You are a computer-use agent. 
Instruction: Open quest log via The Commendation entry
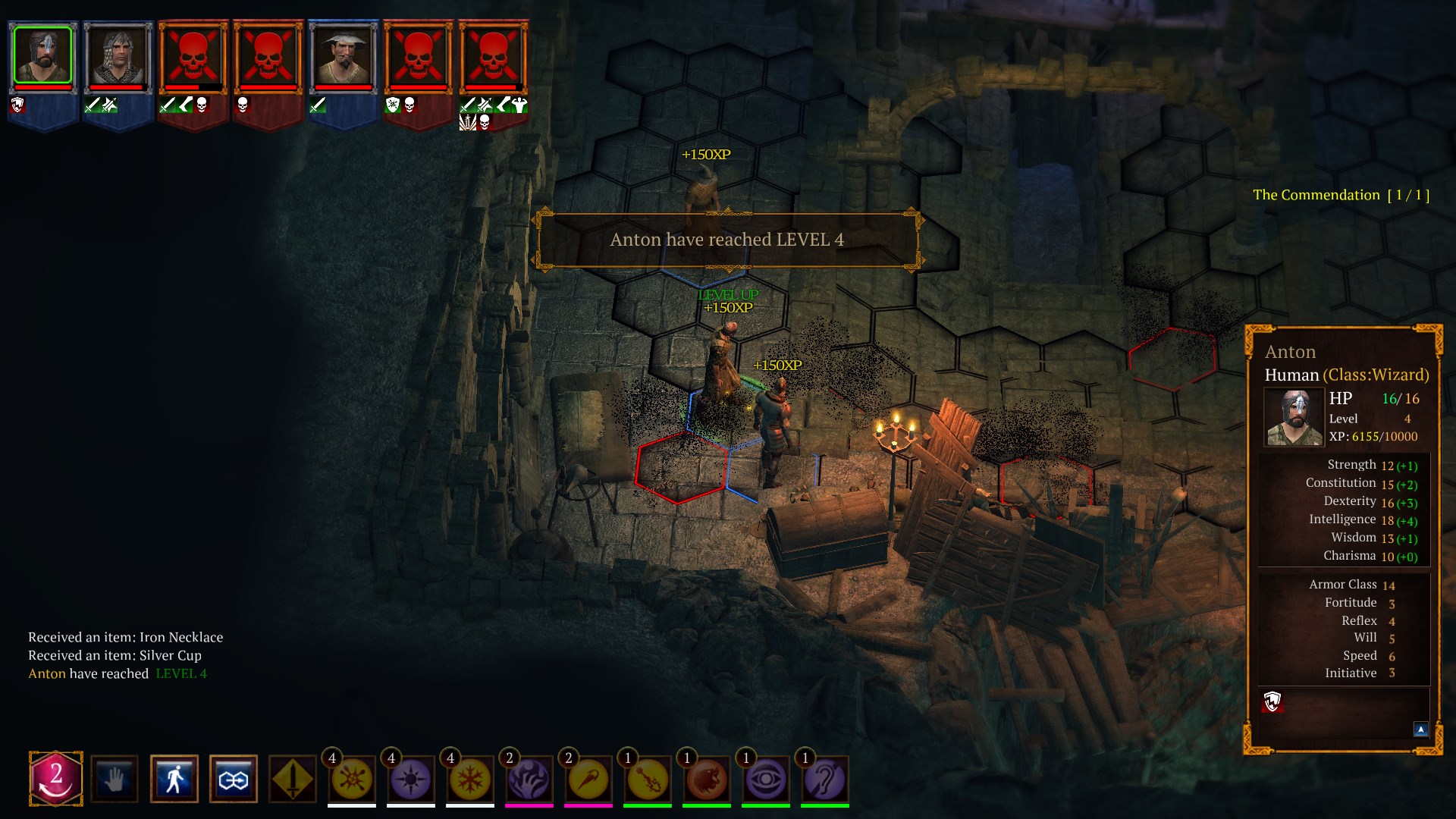tap(1341, 194)
